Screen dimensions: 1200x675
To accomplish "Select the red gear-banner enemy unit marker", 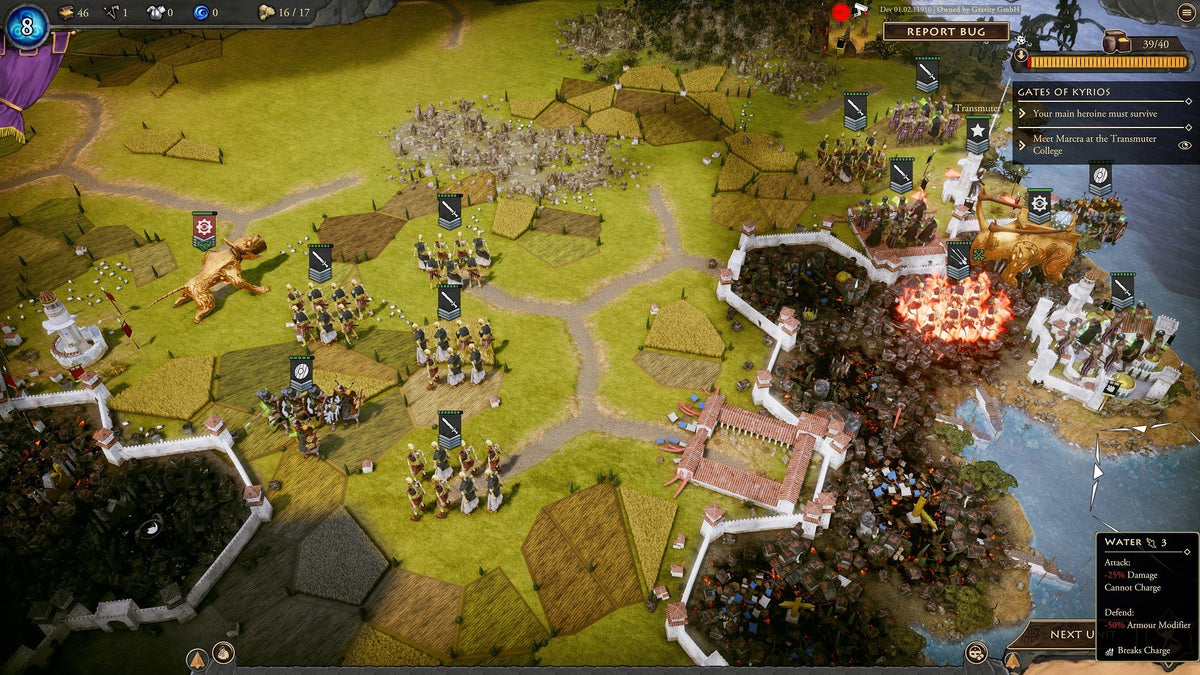I will pos(204,229).
